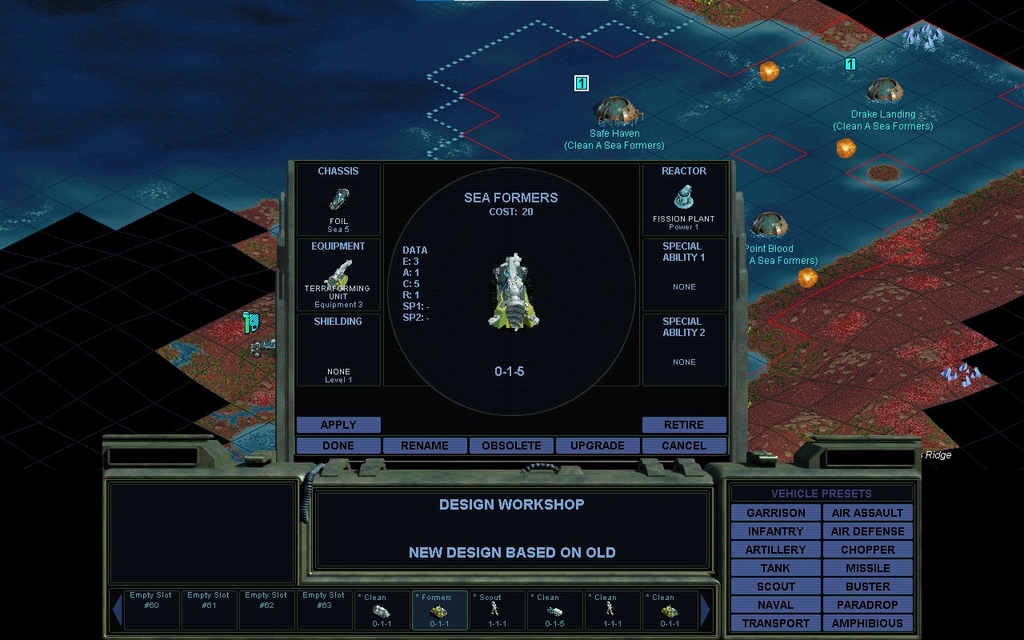Open the Shielding selection panel
Screen dimensions: 1024x640
click(x=338, y=350)
